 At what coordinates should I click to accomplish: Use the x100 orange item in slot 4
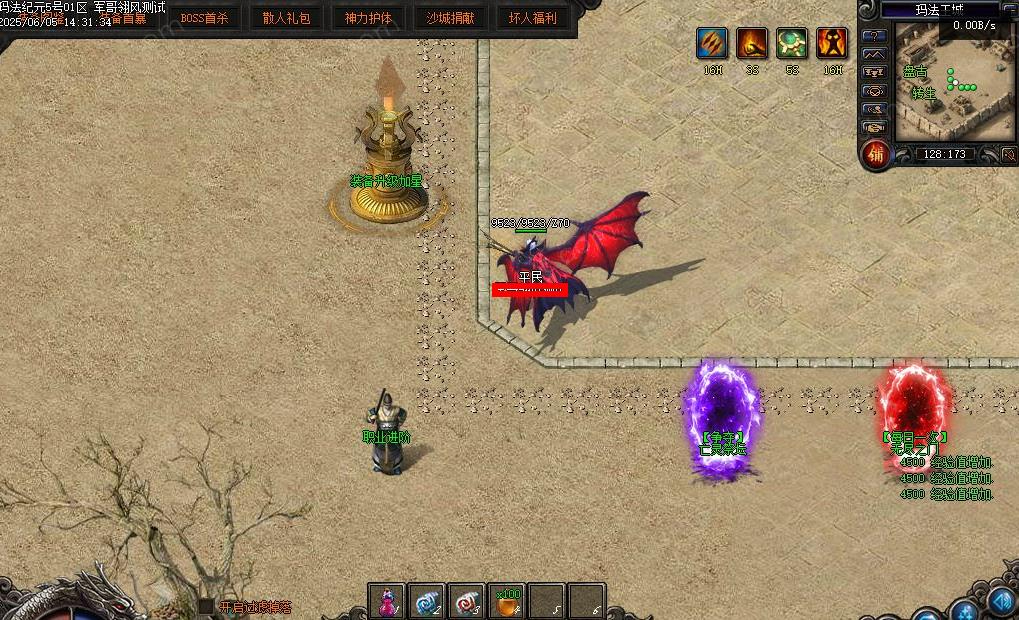[x=507, y=602]
